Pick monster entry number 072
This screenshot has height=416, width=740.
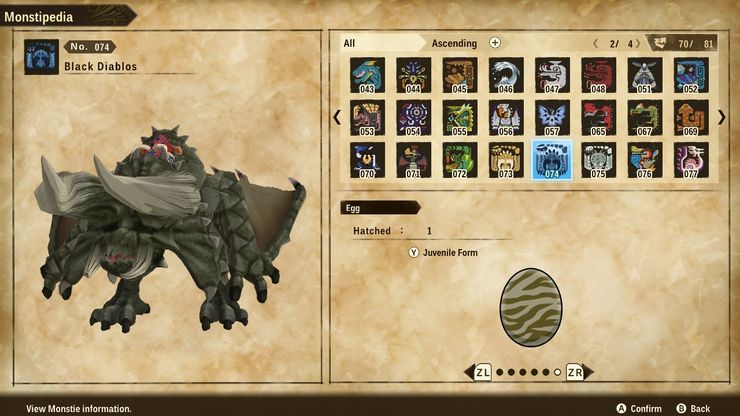459,160
